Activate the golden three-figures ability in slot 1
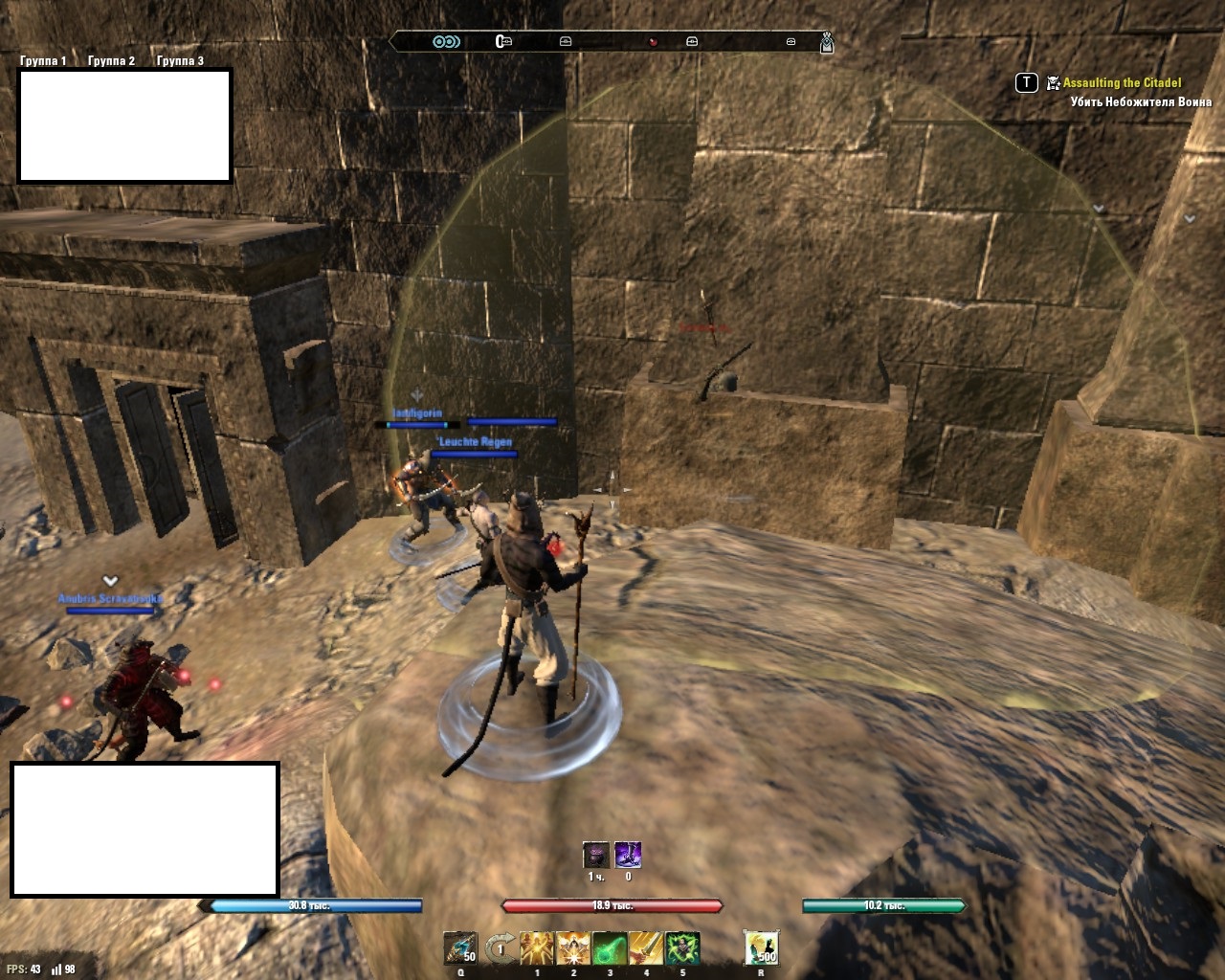This screenshot has height=980, width=1225. (537, 948)
